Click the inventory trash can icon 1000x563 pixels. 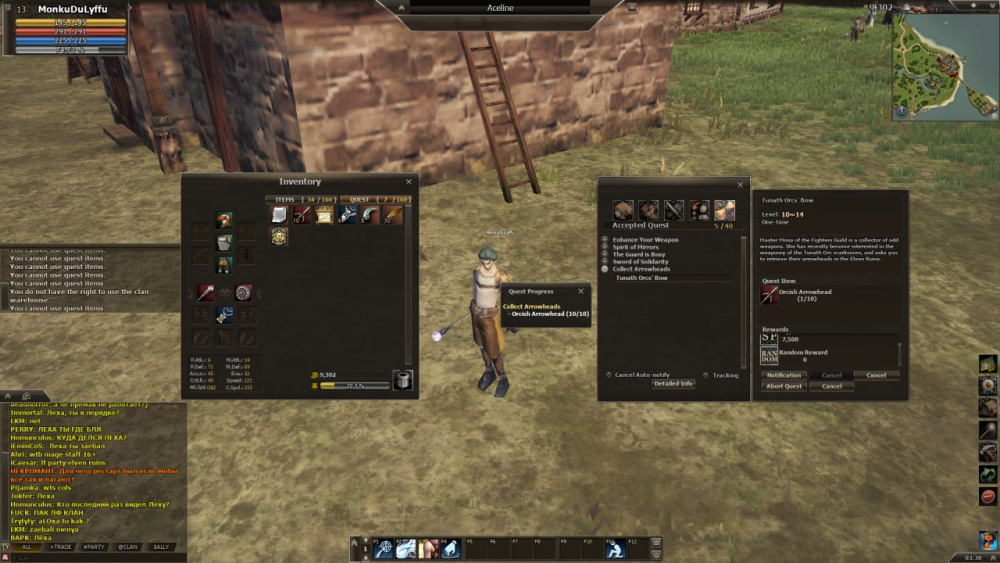pos(402,380)
